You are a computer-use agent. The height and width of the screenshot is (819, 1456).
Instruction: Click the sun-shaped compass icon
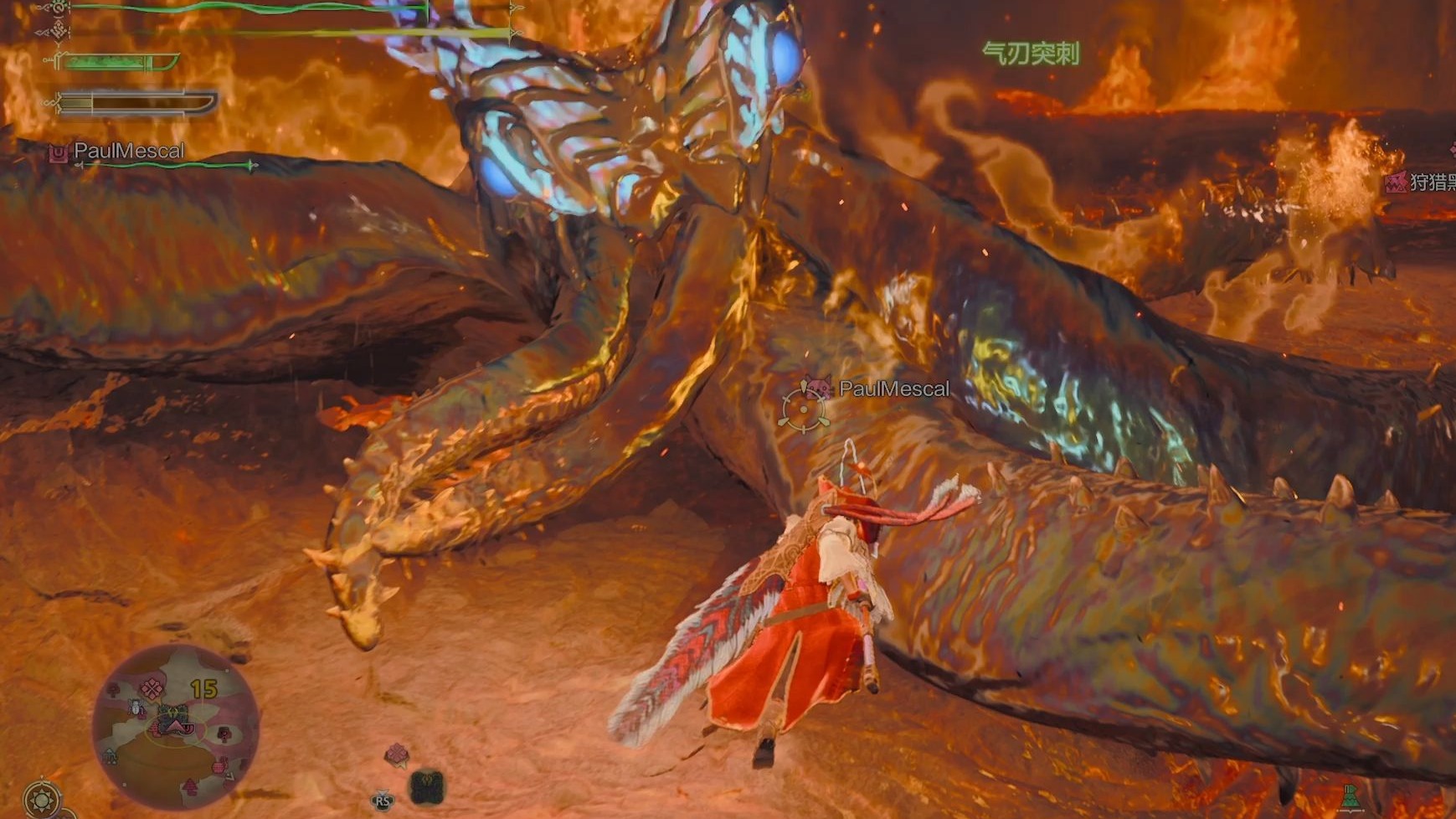[41, 798]
